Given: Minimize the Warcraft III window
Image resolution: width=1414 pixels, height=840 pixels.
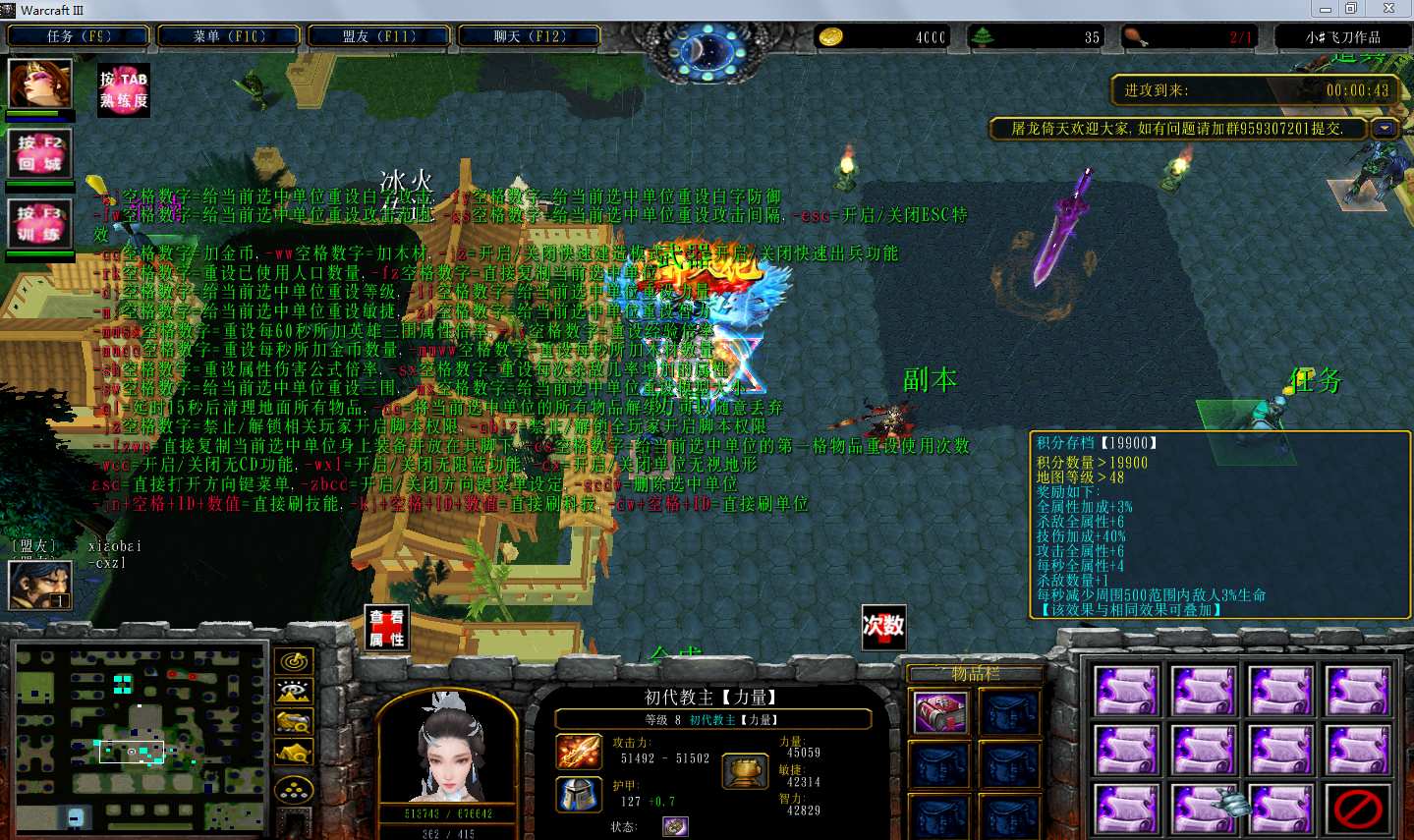Looking at the screenshot, I should pyautogui.click(x=1325, y=9).
